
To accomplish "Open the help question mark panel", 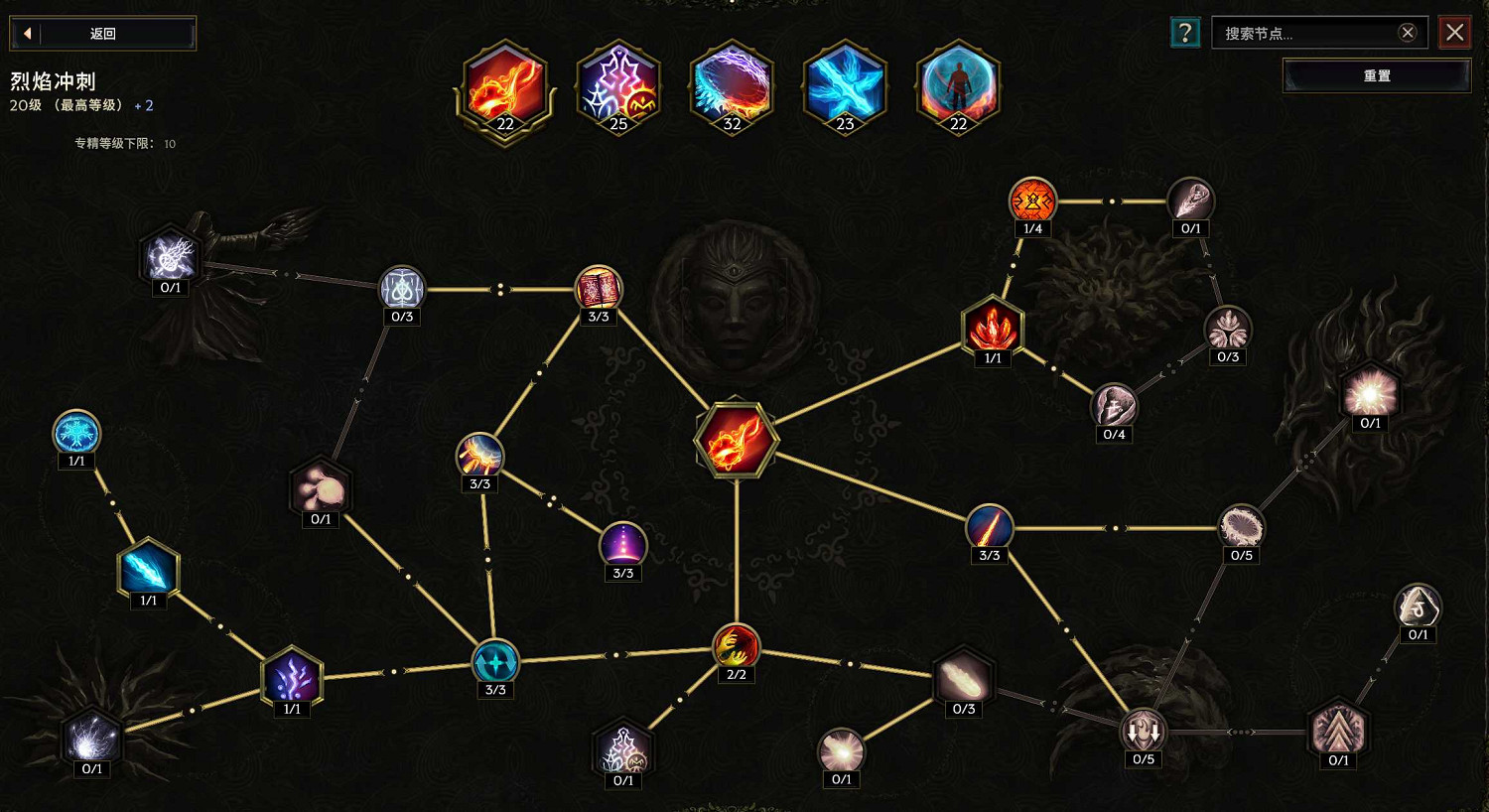I will 1183,32.
